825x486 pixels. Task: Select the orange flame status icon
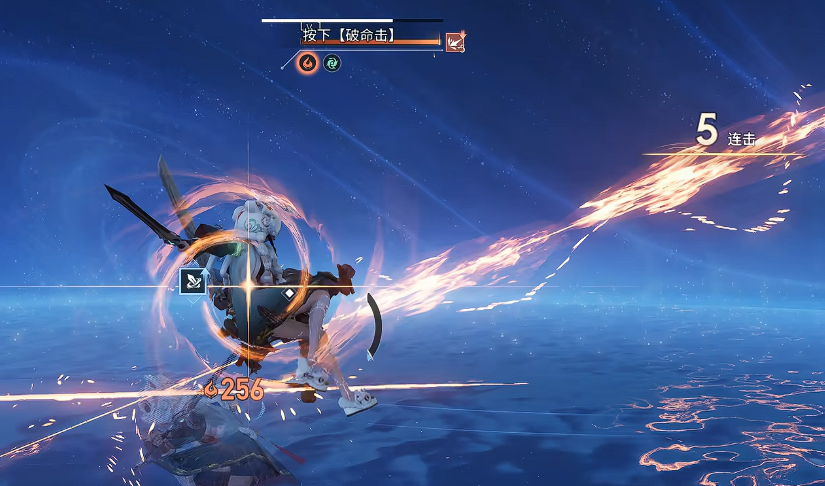[x=308, y=63]
